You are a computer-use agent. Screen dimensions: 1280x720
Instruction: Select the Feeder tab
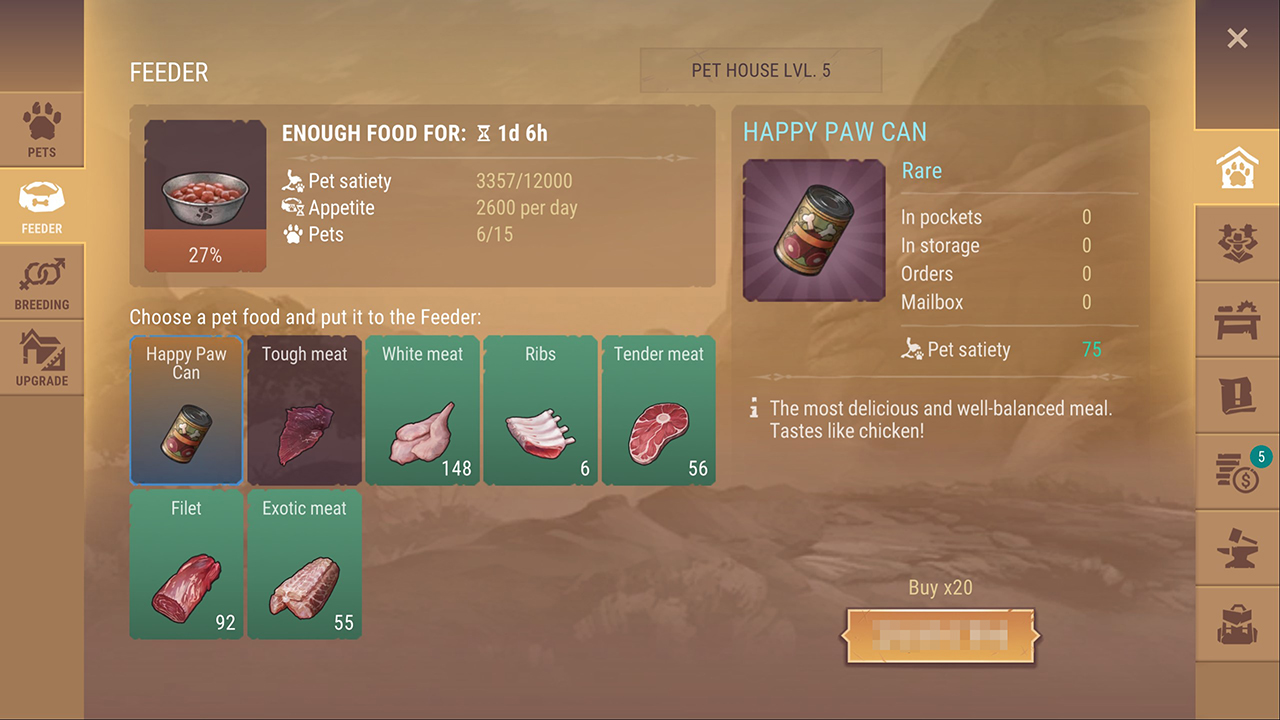click(42, 207)
